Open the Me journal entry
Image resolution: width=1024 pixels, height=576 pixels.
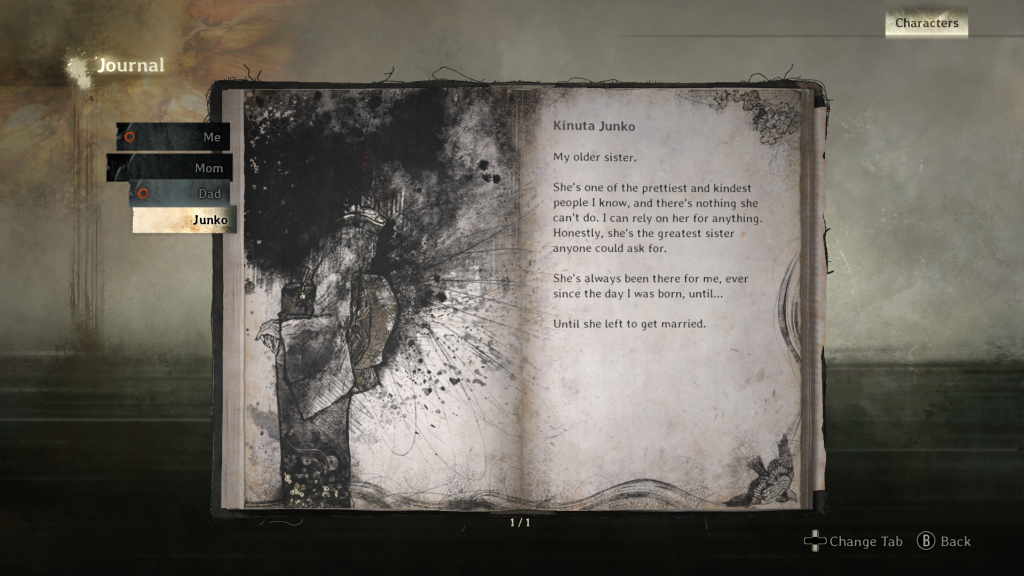pos(174,137)
